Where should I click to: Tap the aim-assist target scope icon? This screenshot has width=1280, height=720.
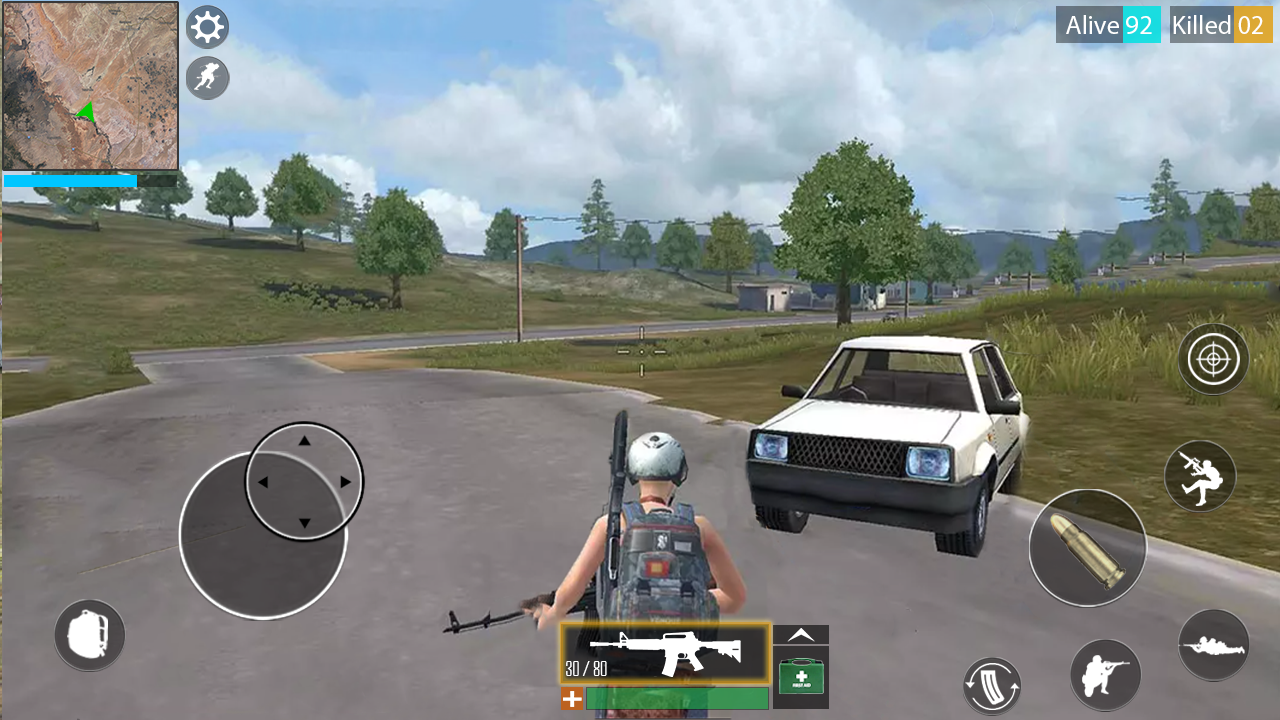click(1213, 359)
